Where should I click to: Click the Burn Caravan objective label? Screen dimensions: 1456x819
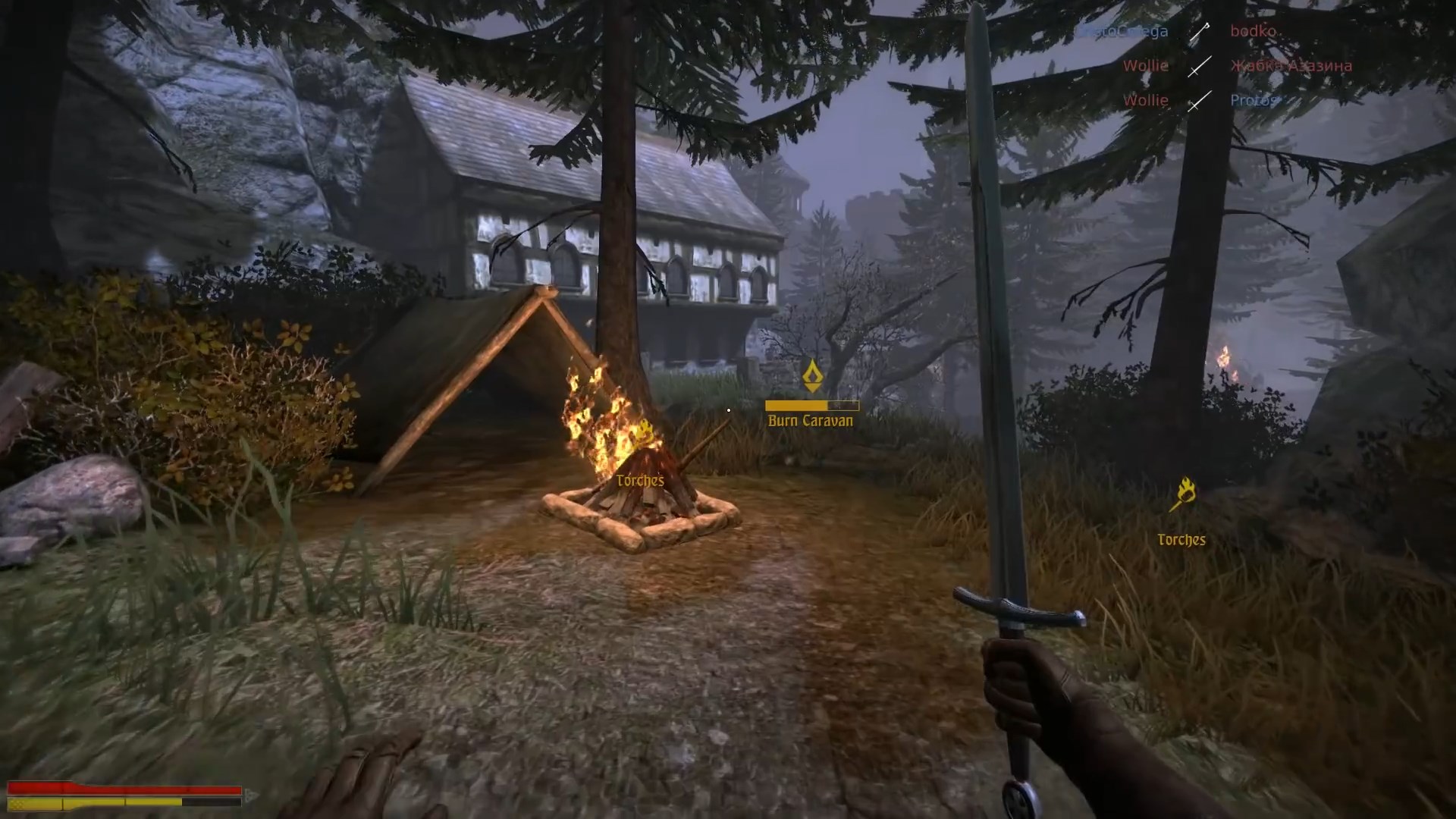tap(809, 419)
